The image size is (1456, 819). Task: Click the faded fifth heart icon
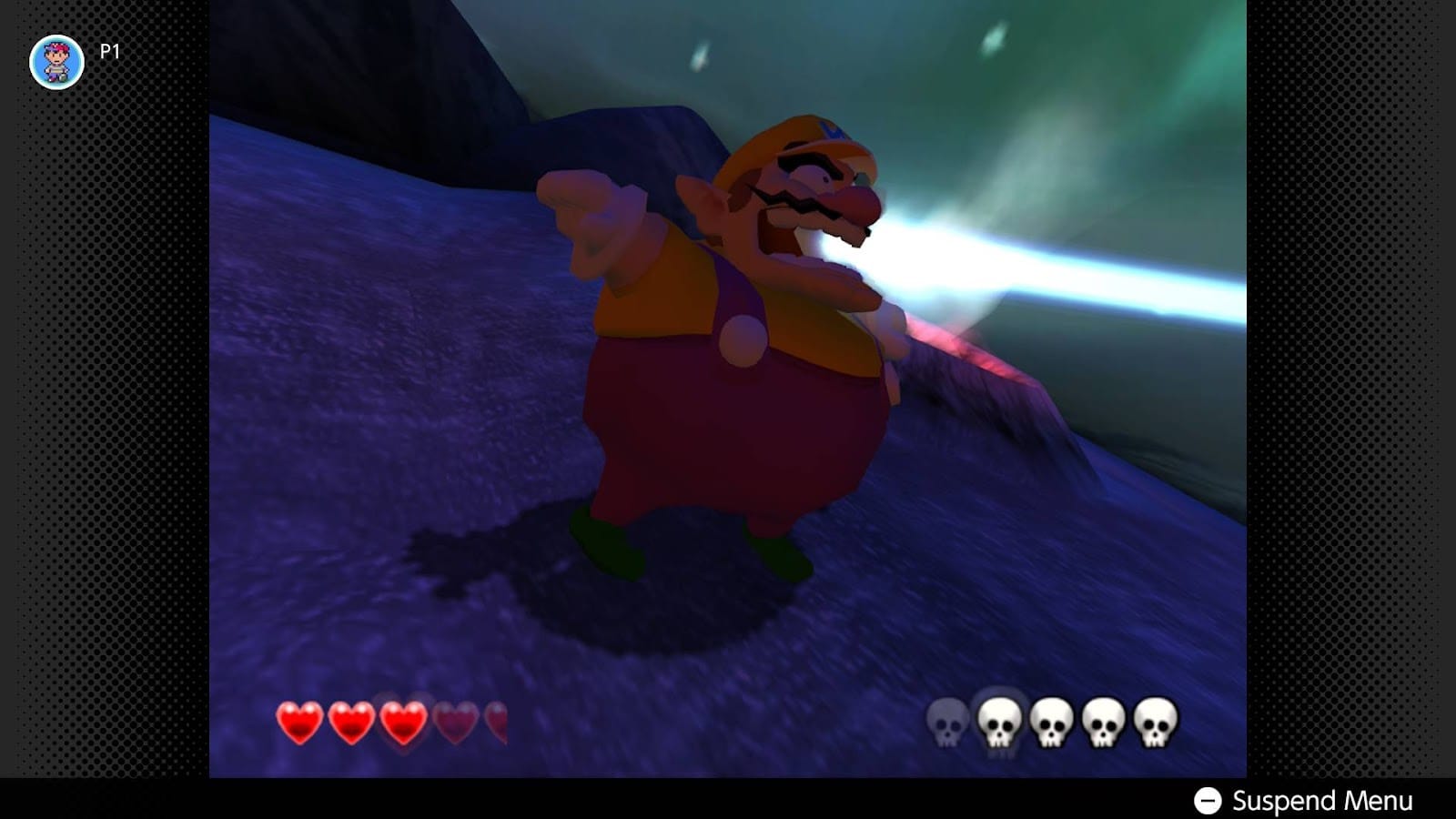[496, 722]
